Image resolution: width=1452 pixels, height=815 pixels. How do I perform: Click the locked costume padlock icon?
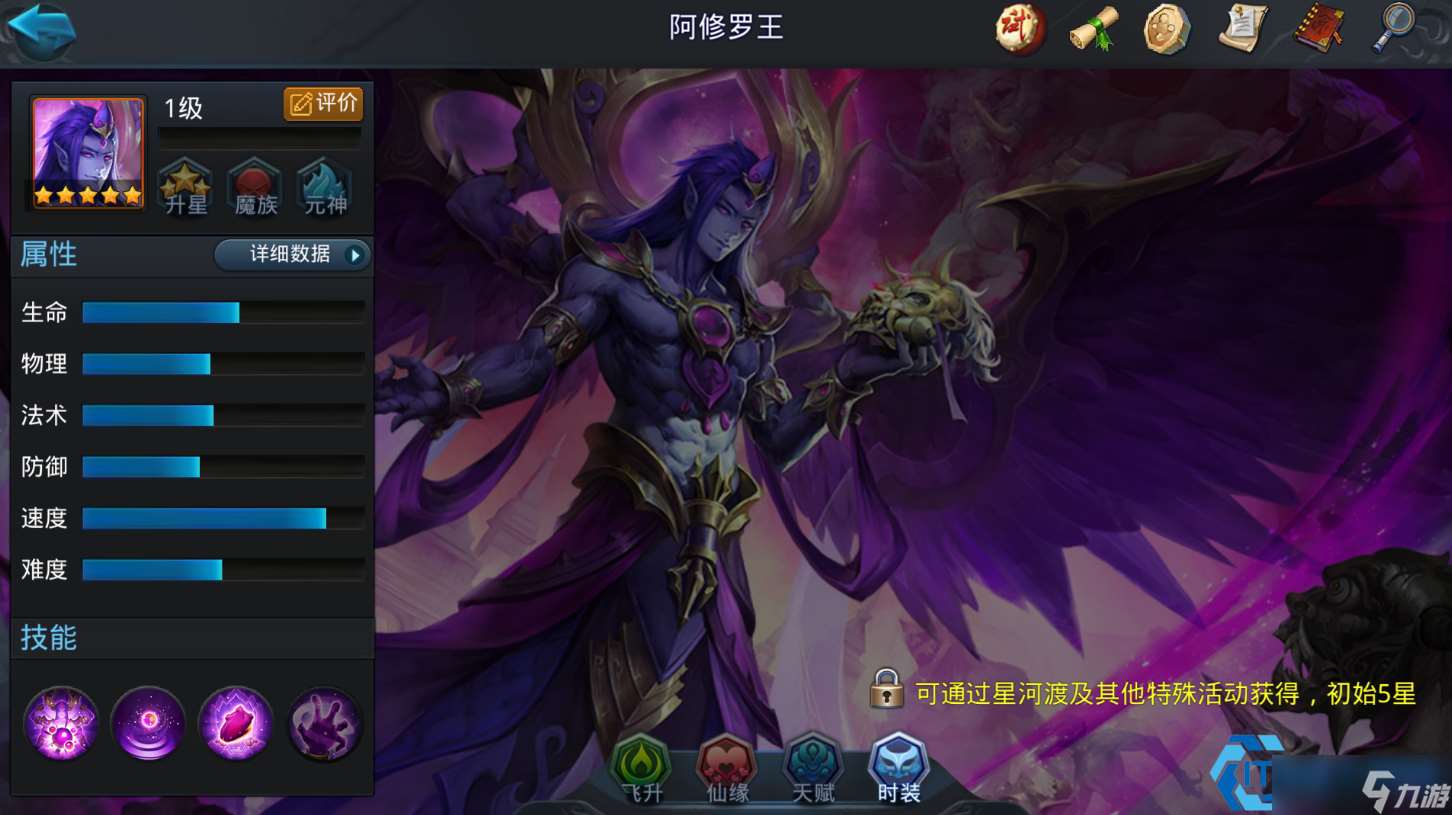coord(885,690)
